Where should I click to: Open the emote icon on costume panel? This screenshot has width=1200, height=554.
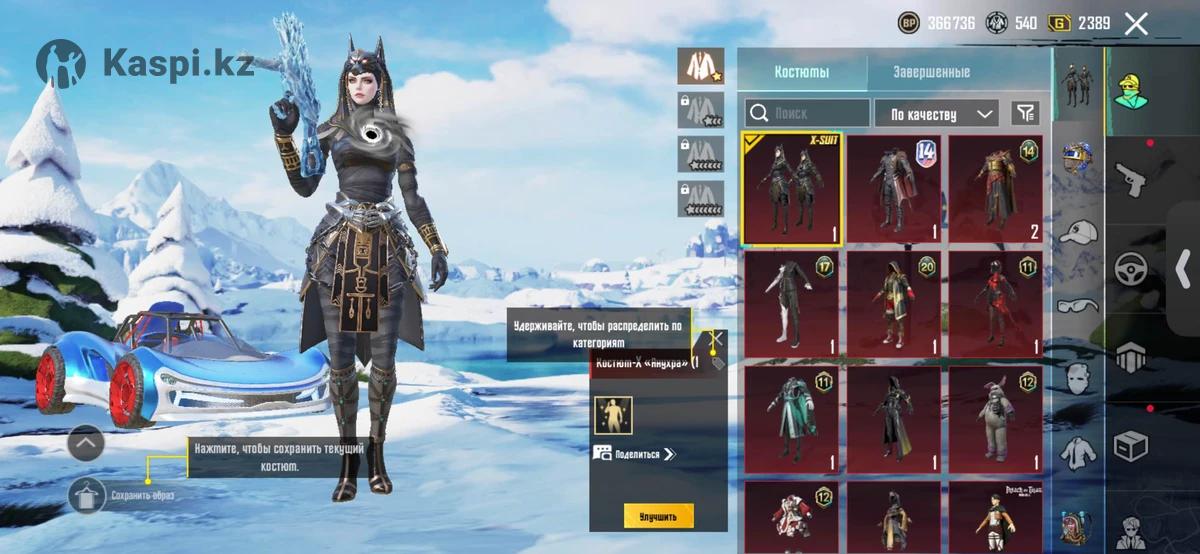(x=613, y=415)
